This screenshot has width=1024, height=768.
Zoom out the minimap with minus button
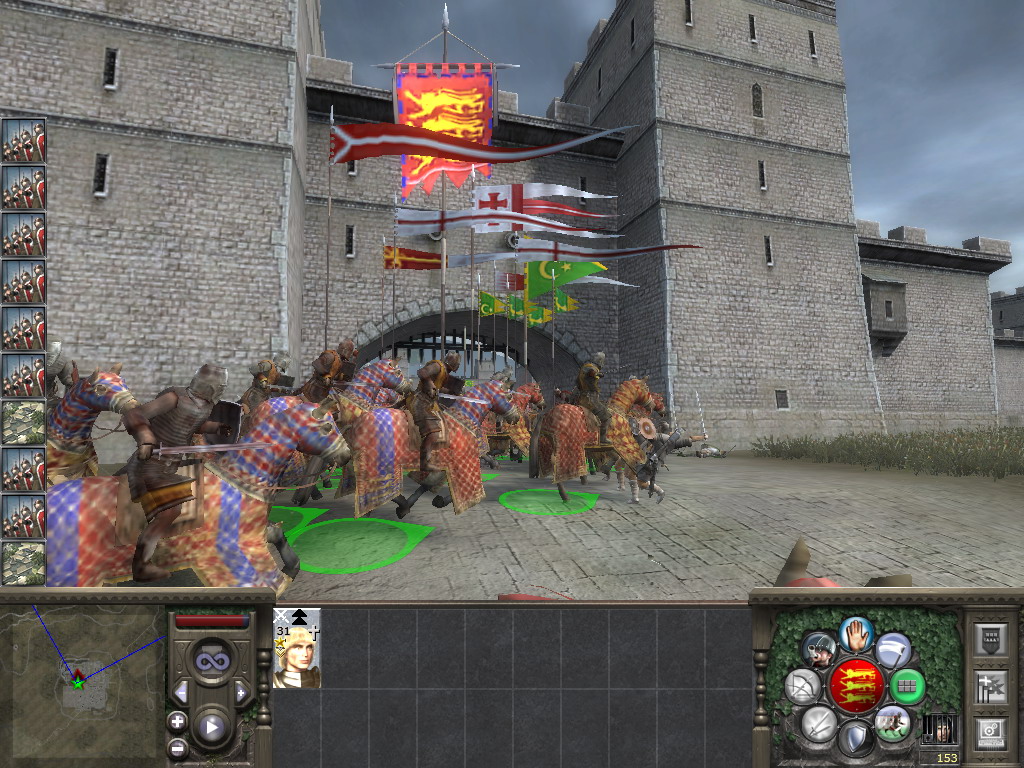(x=177, y=747)
